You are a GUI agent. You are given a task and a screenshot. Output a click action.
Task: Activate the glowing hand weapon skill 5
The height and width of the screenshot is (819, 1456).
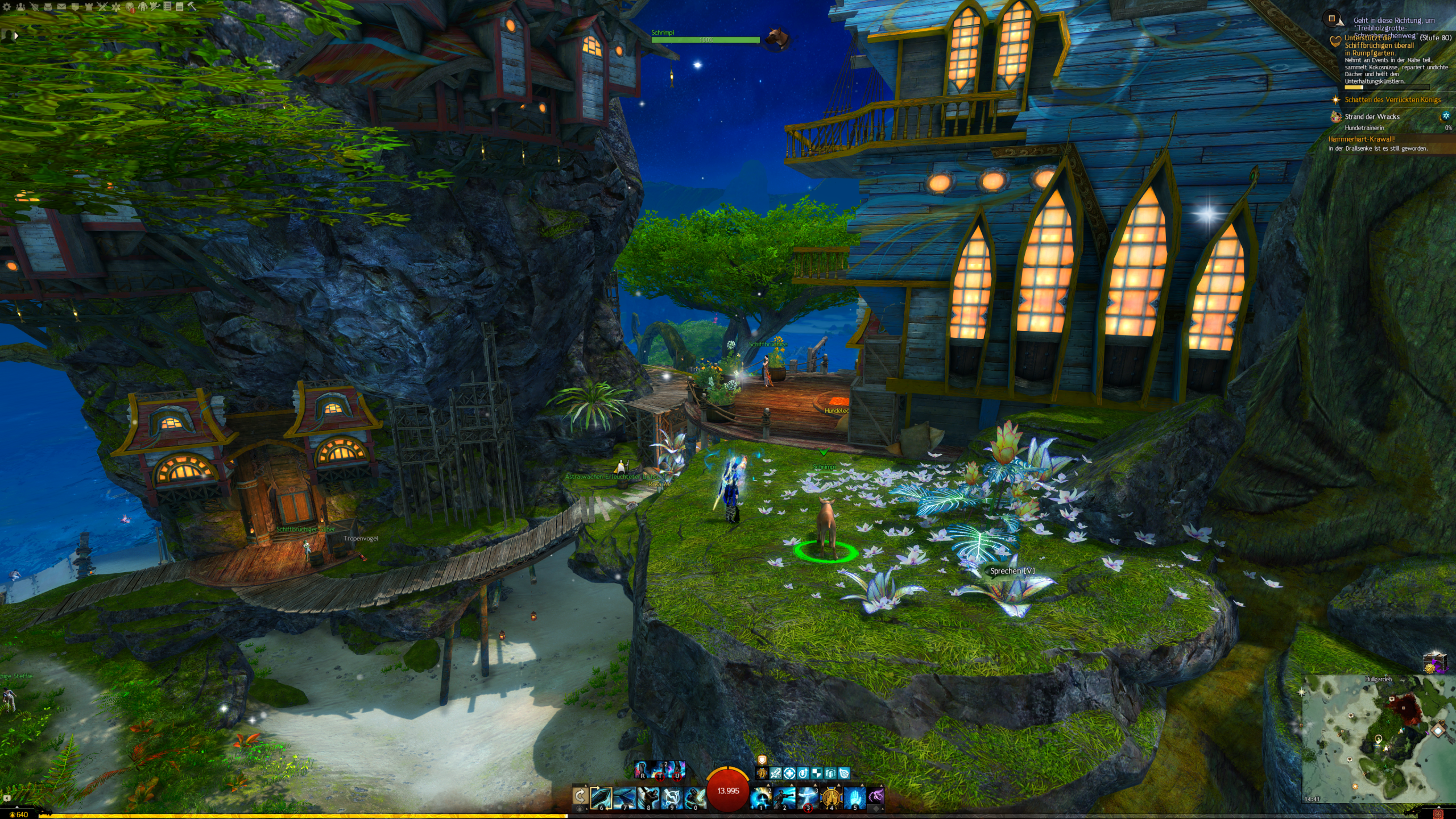[x=854, y=798]
